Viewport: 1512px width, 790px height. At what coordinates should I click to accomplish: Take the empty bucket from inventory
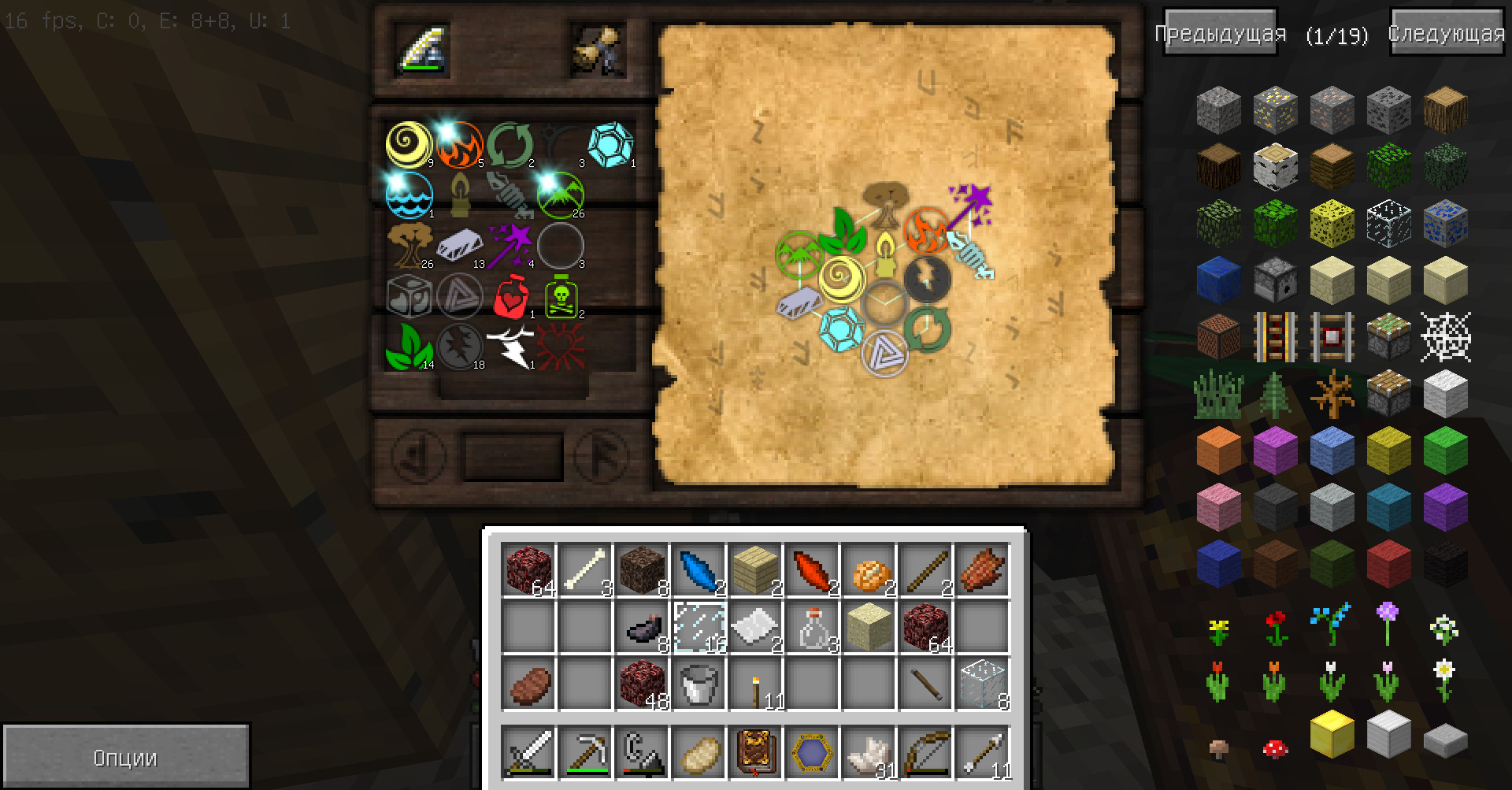699,683
